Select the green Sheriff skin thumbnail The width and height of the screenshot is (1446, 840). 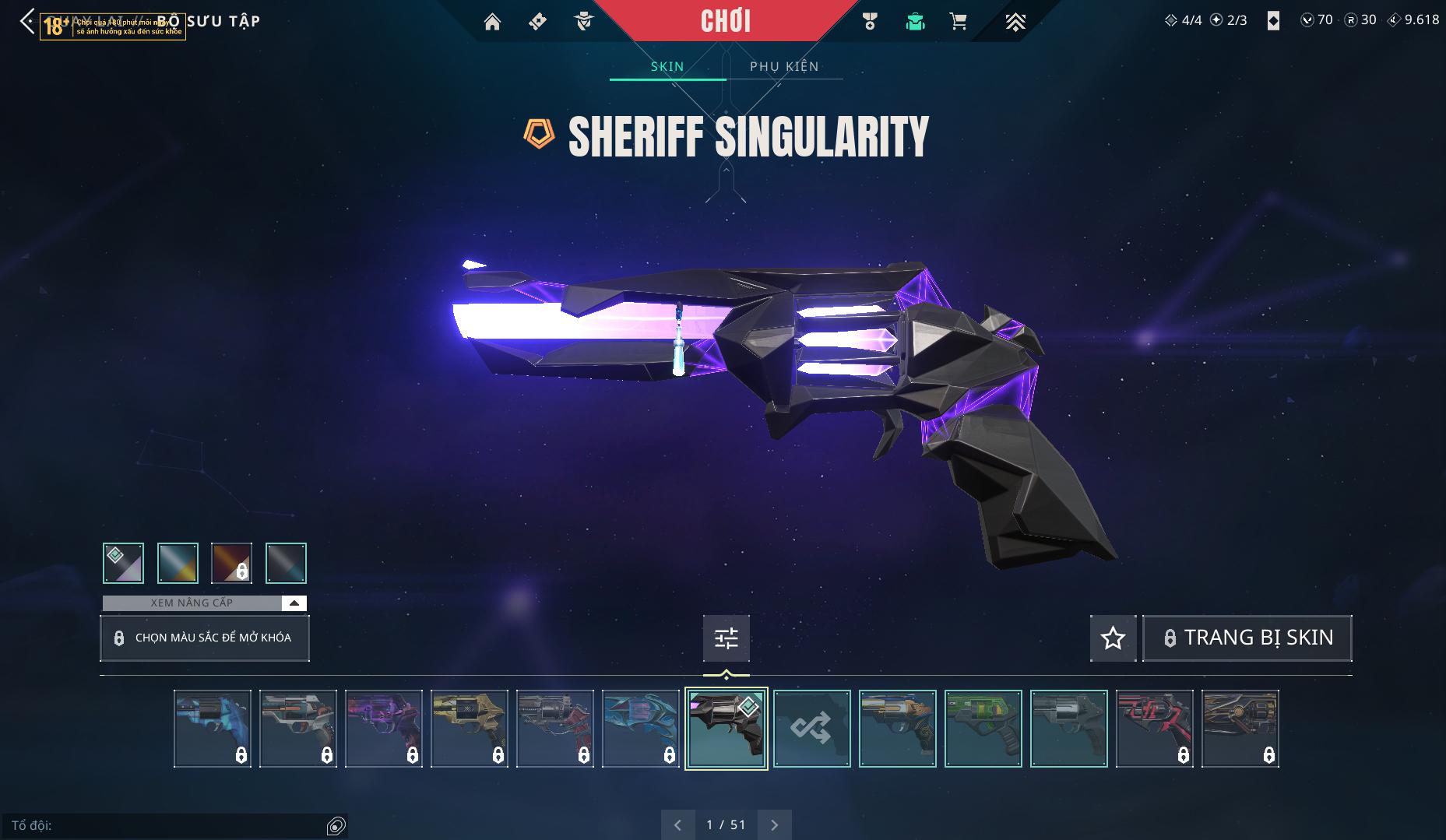(x=983, y=729)
